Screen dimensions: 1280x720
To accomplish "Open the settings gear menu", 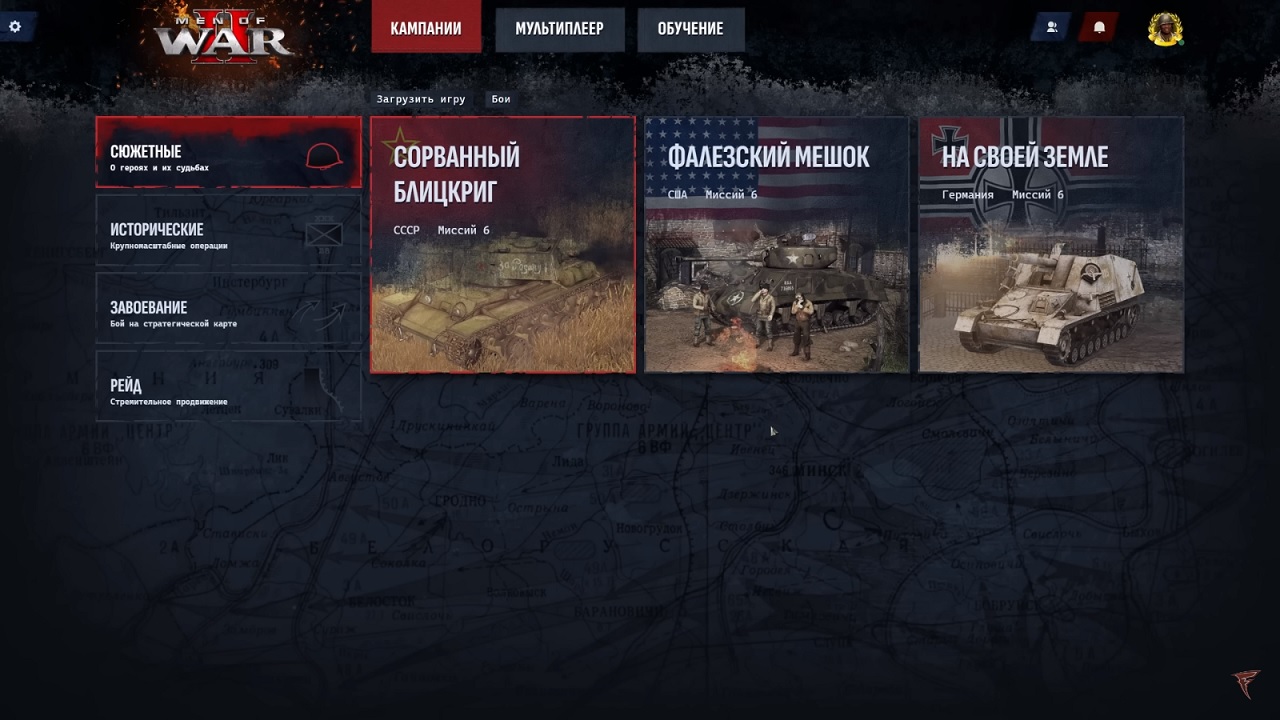I will click(x=15, y=27).
